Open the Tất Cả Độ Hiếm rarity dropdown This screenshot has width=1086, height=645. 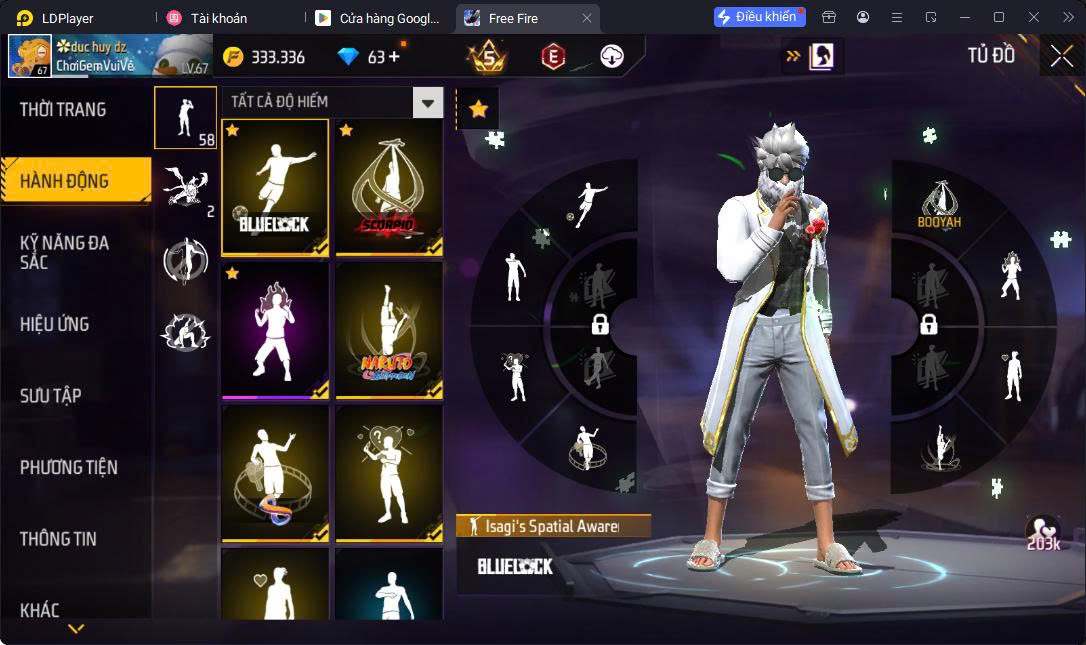click(x=428, y=102)
